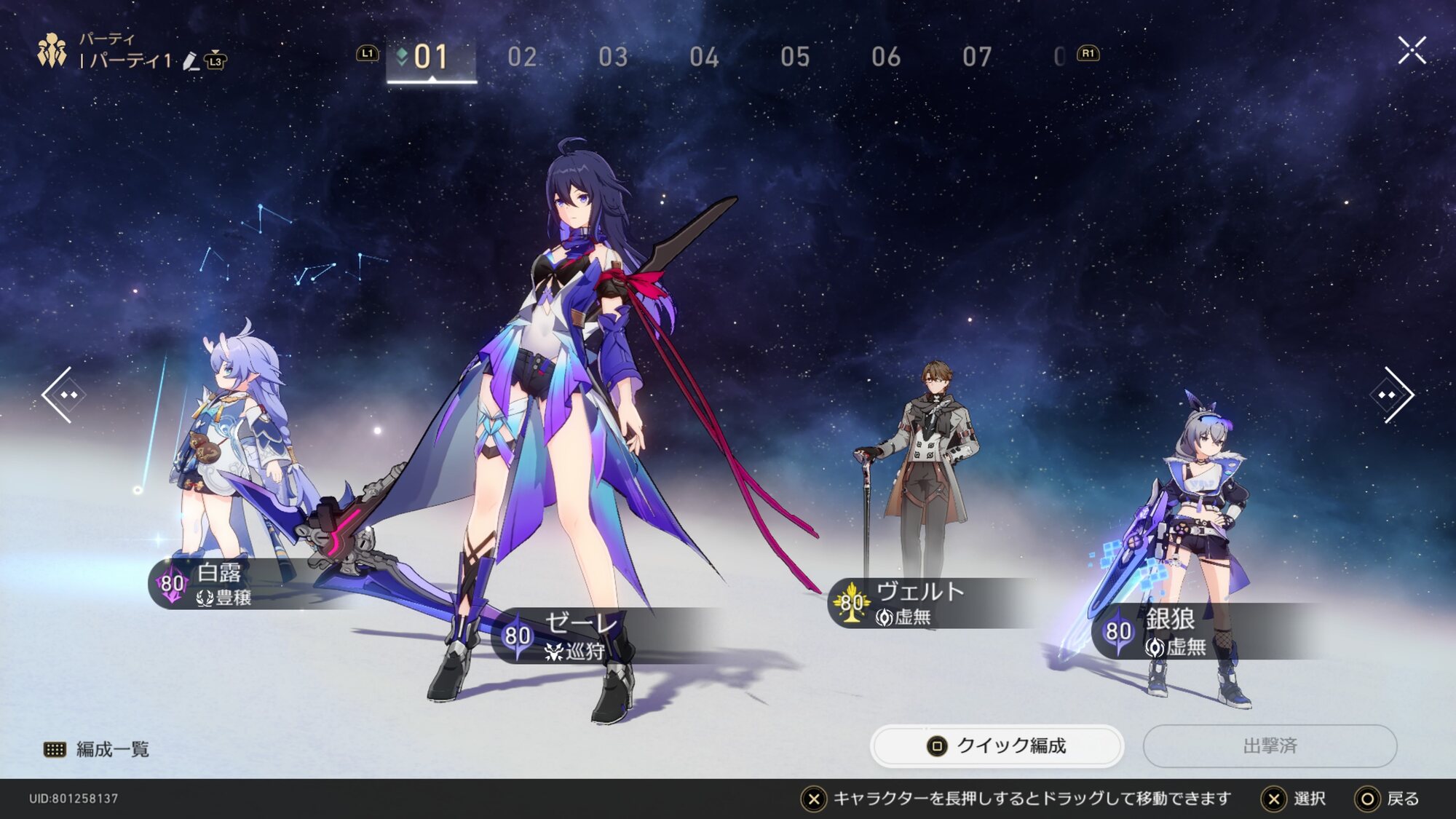Go to the previous party with left arrow
Screen dimensions: 1456x819
[x=64, y=395]
